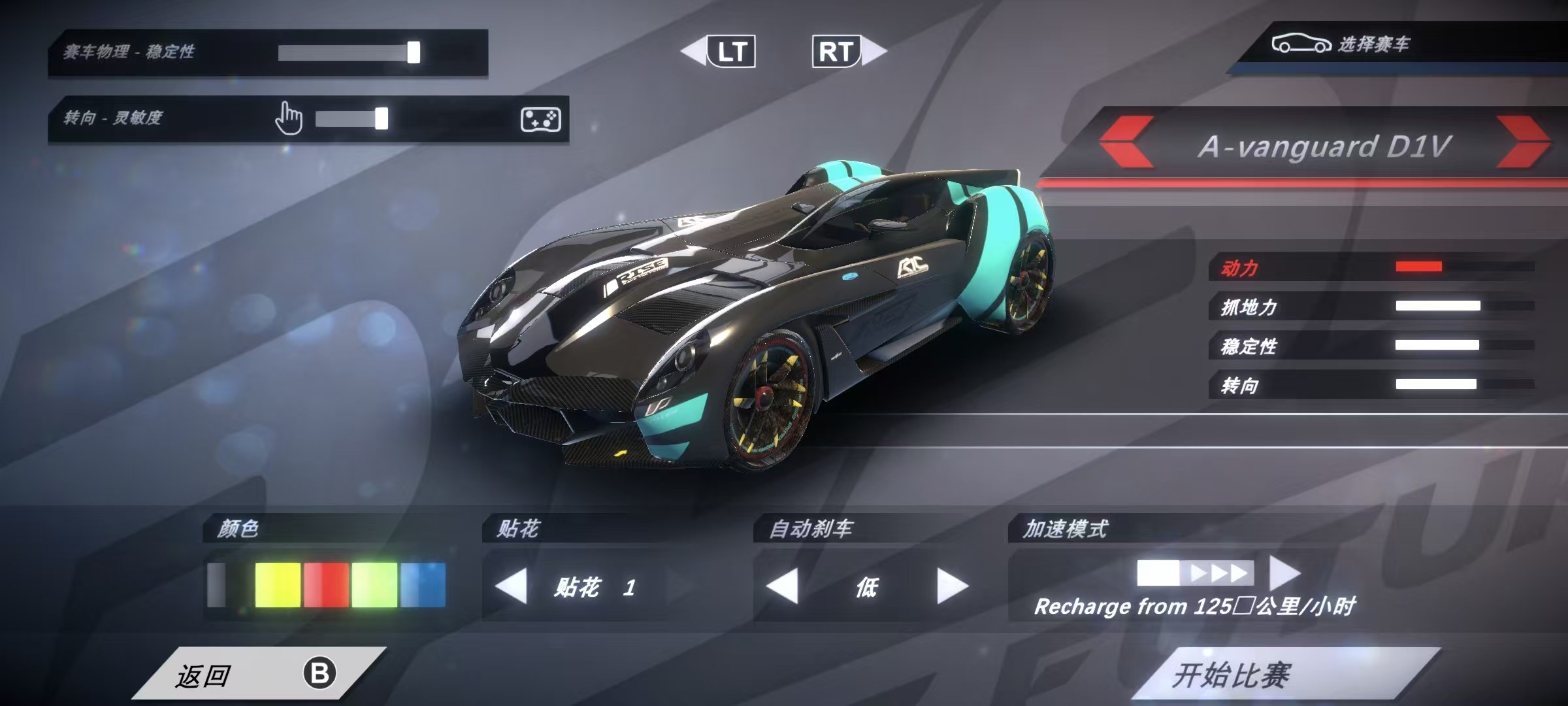Adjust the steering sensitivity slider
Screen dimensions: 1568x706
point(382,119)
